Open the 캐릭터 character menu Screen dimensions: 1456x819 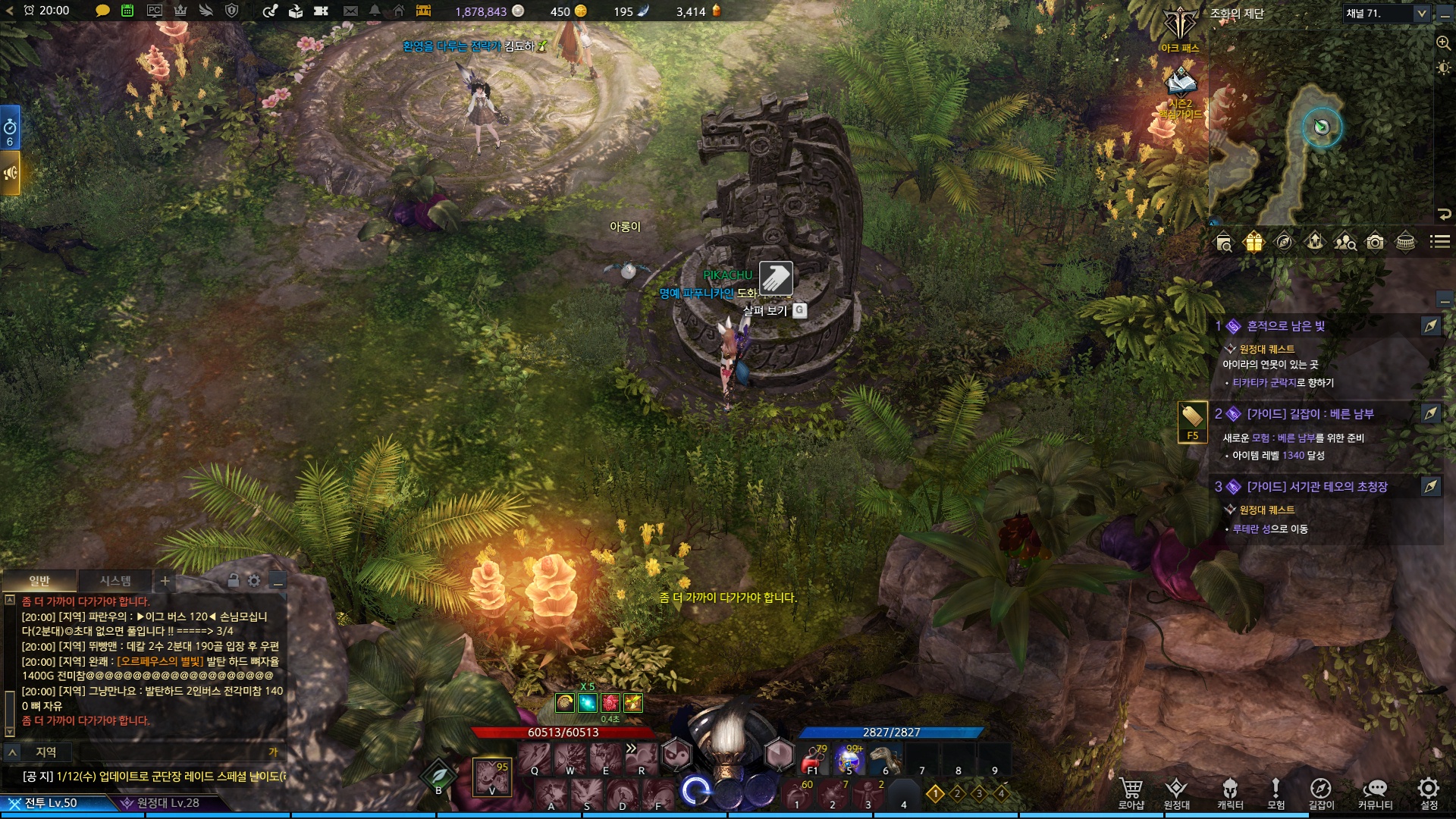1230,792
